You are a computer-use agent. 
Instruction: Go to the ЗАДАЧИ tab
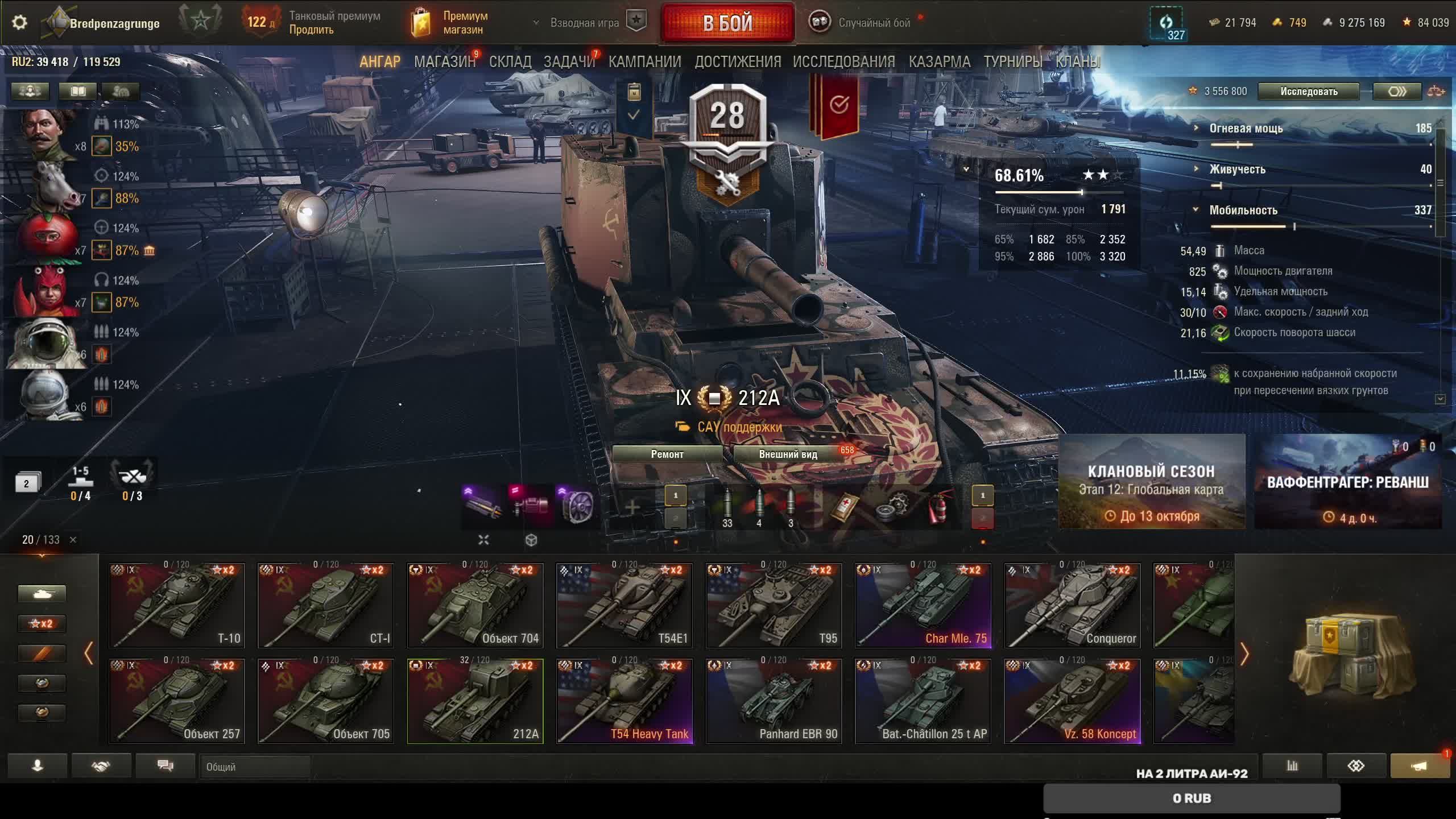point(569,61)
